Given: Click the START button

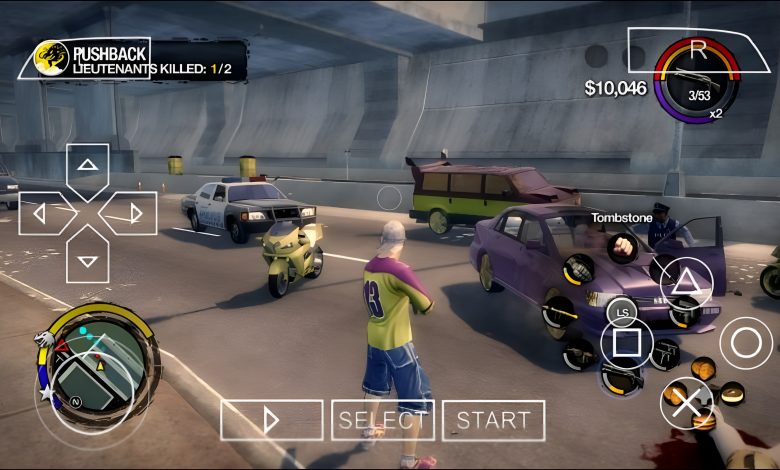Looking at the screenshot, I should (x=493, y=420).
